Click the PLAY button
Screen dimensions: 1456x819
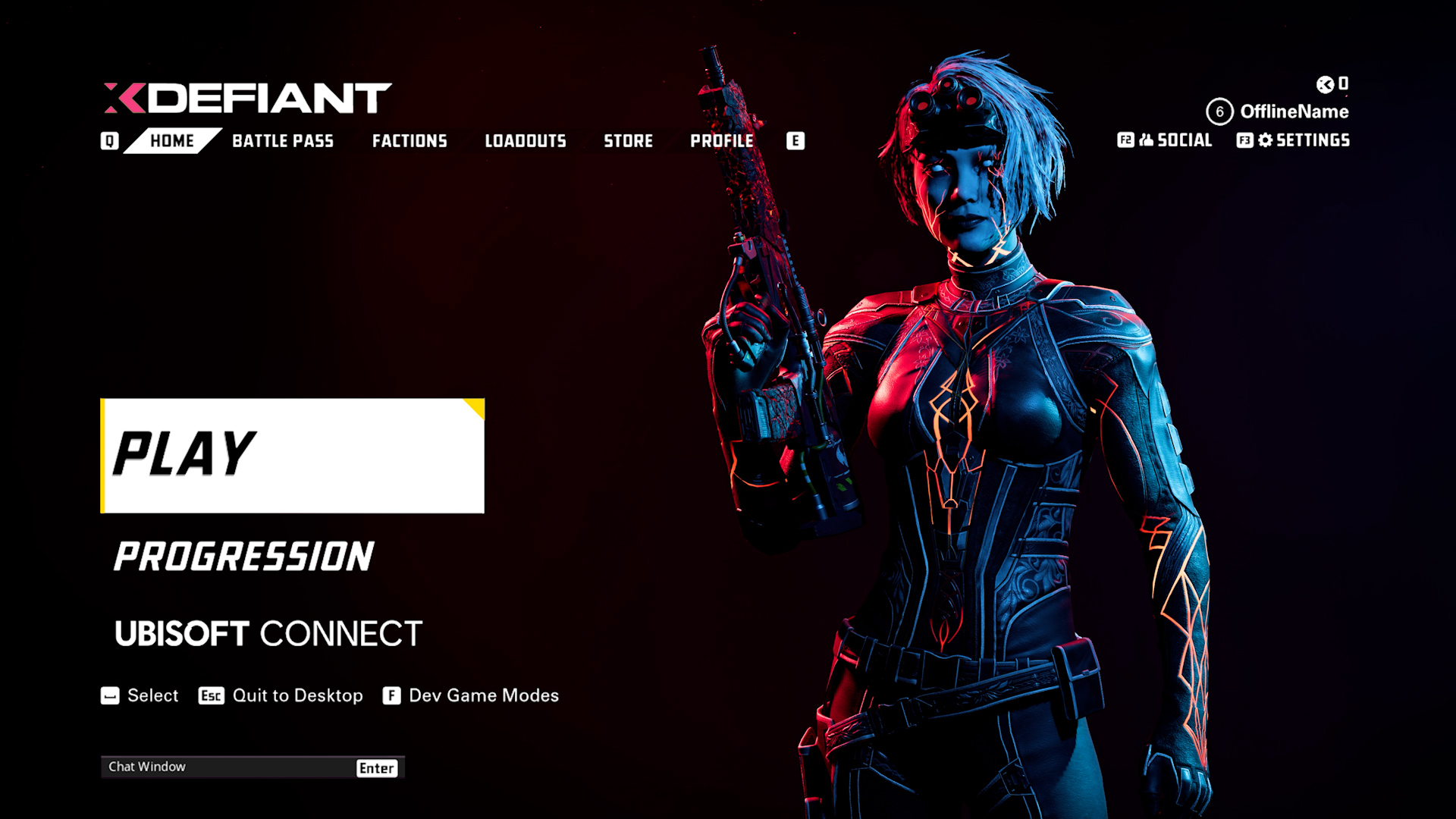pos(292,456)
